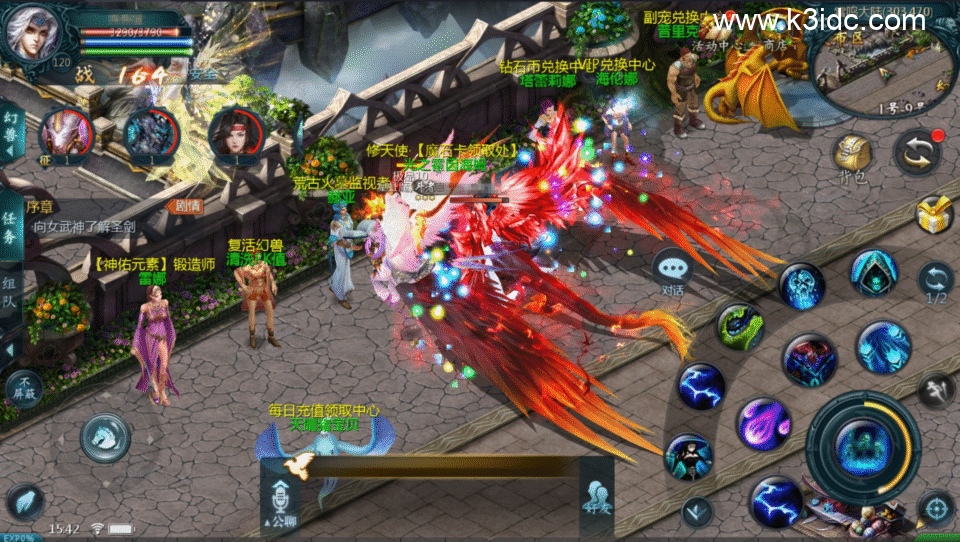
Task: Use the hooded reaper skill
Action: 874,273
